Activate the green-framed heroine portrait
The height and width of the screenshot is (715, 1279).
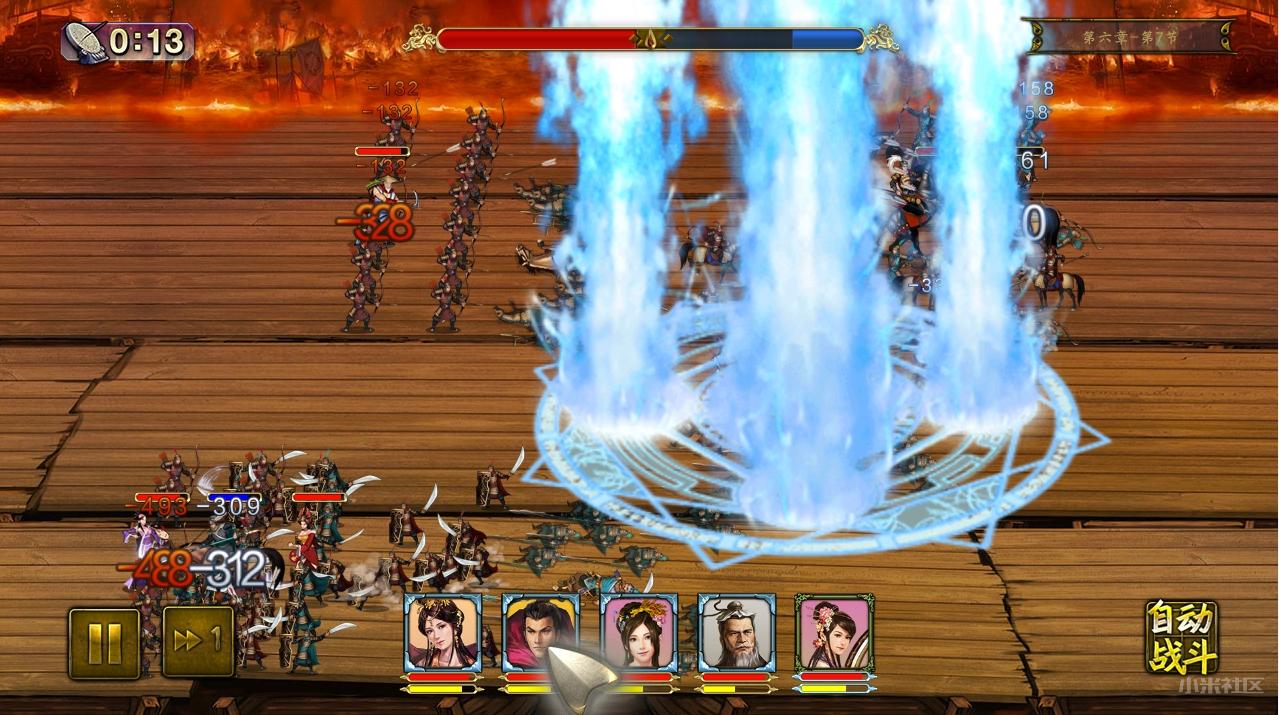[834, 632]
